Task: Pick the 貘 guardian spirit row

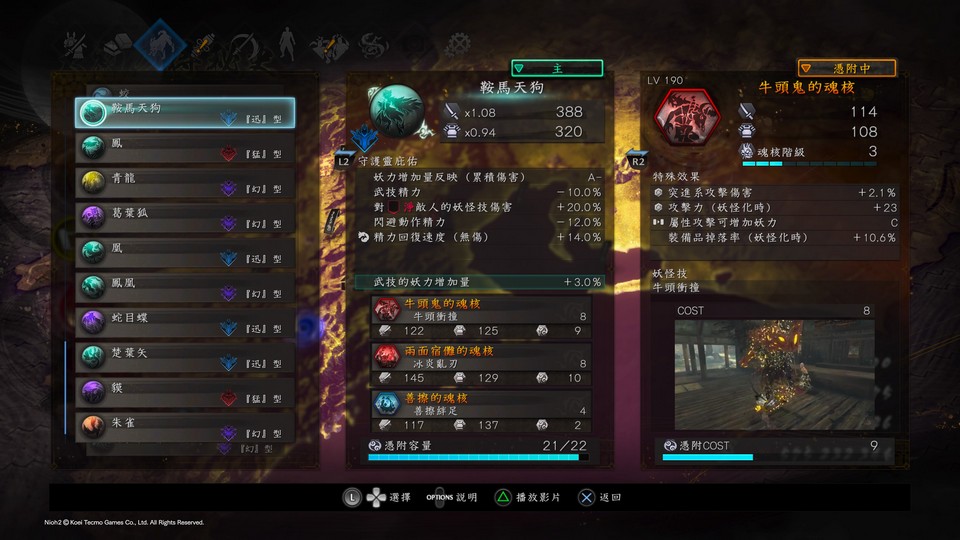Action: pos(186,389)
